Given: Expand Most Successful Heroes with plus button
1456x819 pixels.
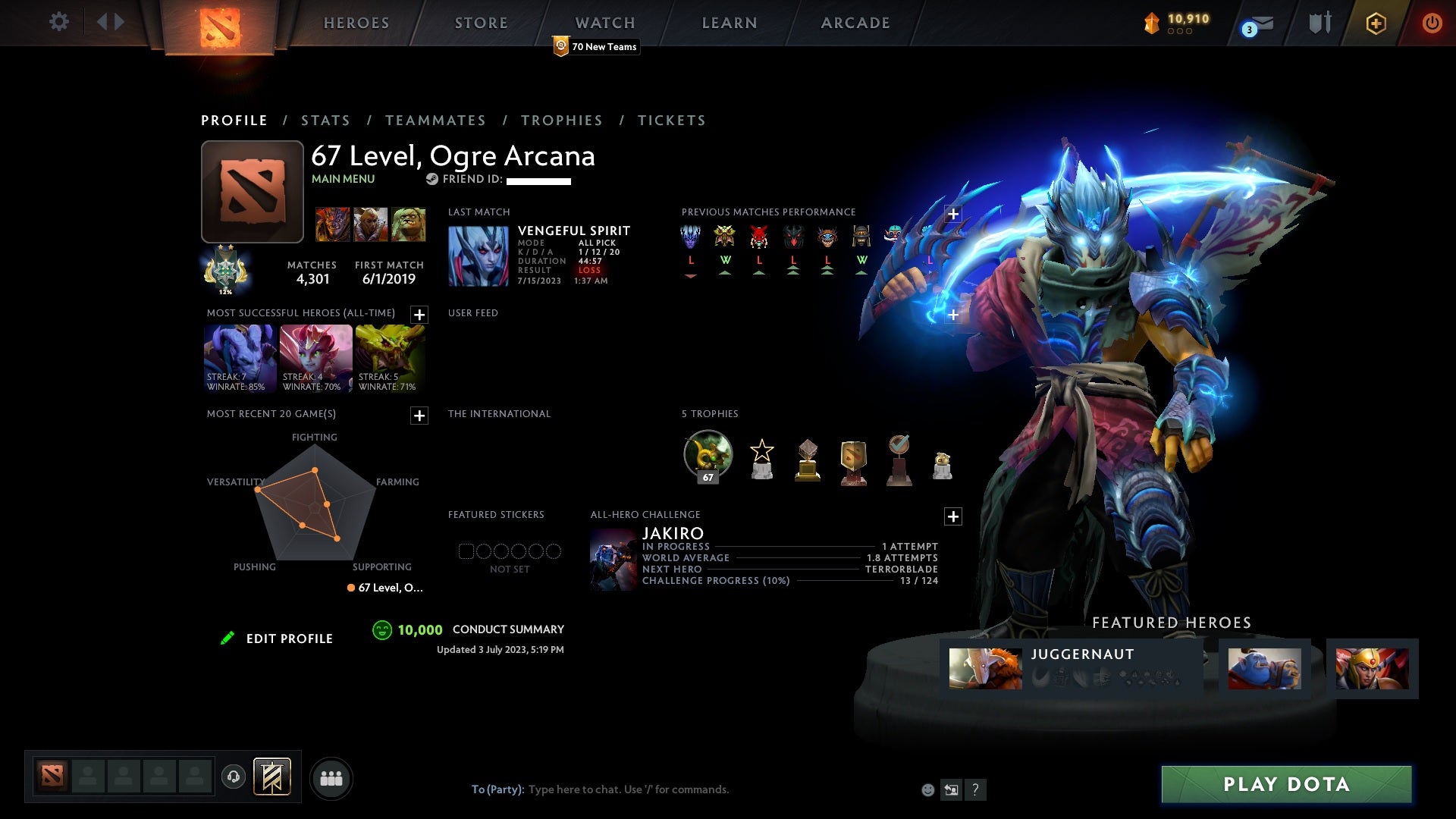Looking at the screenshot, I should click(x=418, y=315).
